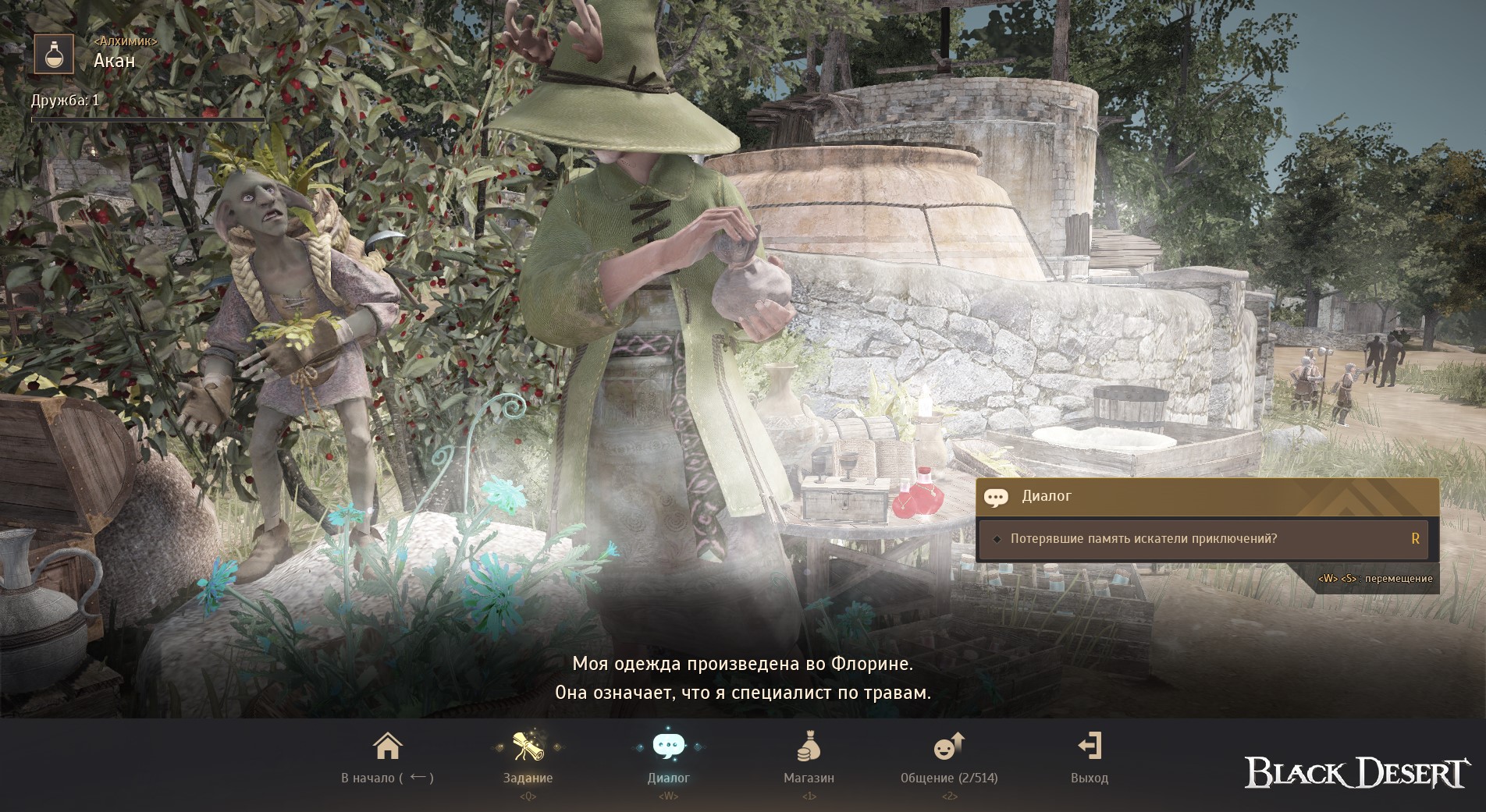Open the Задание quest option

coord(528,757)
